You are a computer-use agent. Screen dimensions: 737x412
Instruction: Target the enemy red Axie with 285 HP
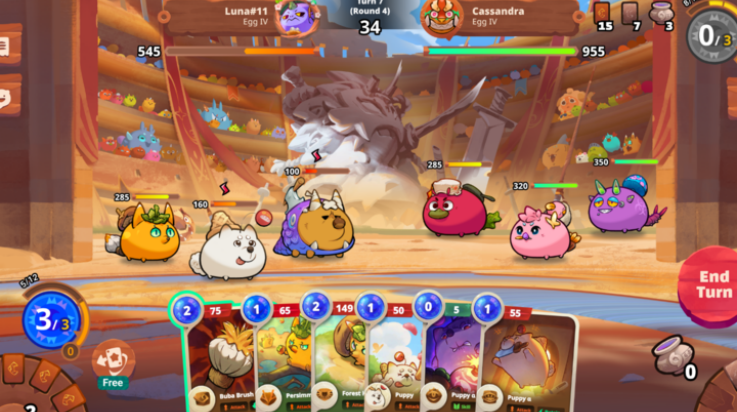[453, 209]
